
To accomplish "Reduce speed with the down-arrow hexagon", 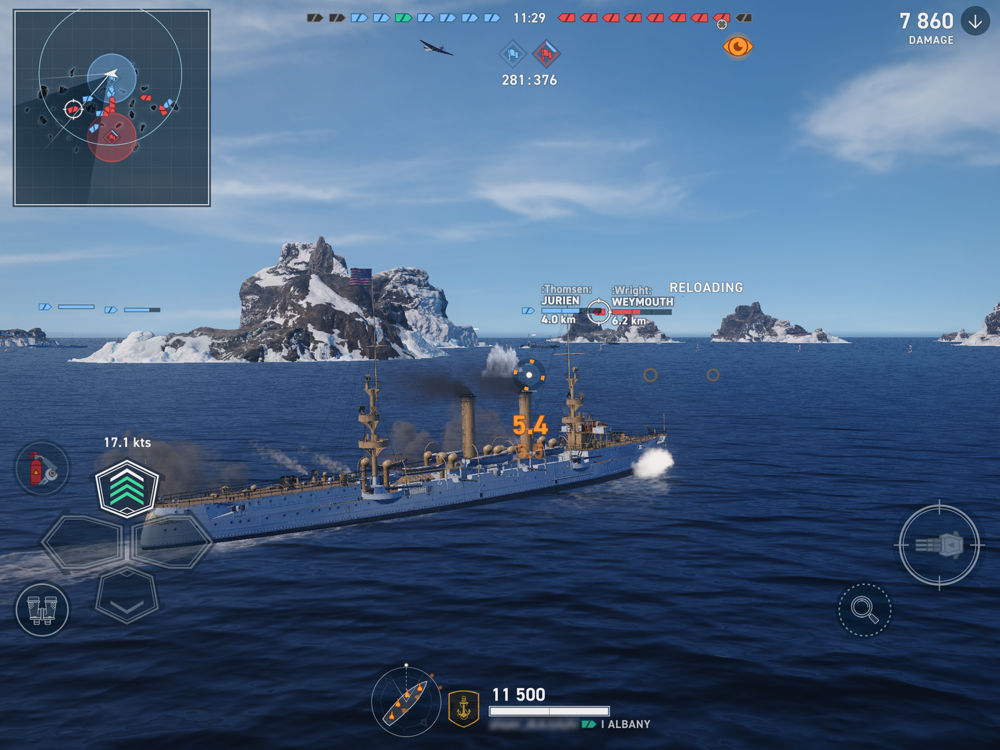I will [127, 596].
